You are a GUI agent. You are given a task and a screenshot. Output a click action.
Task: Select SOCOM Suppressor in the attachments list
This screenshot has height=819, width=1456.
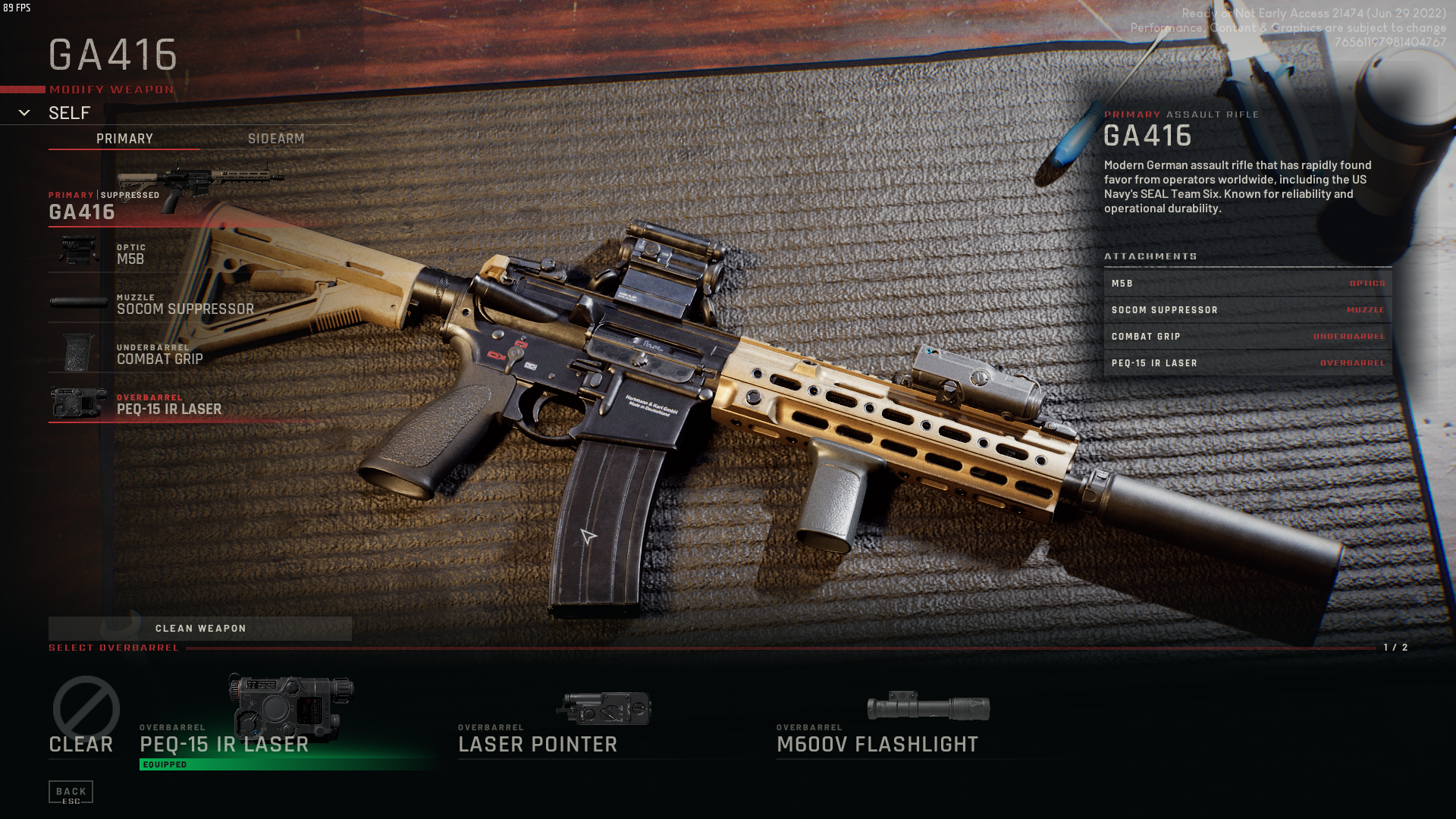[1247, 310]
